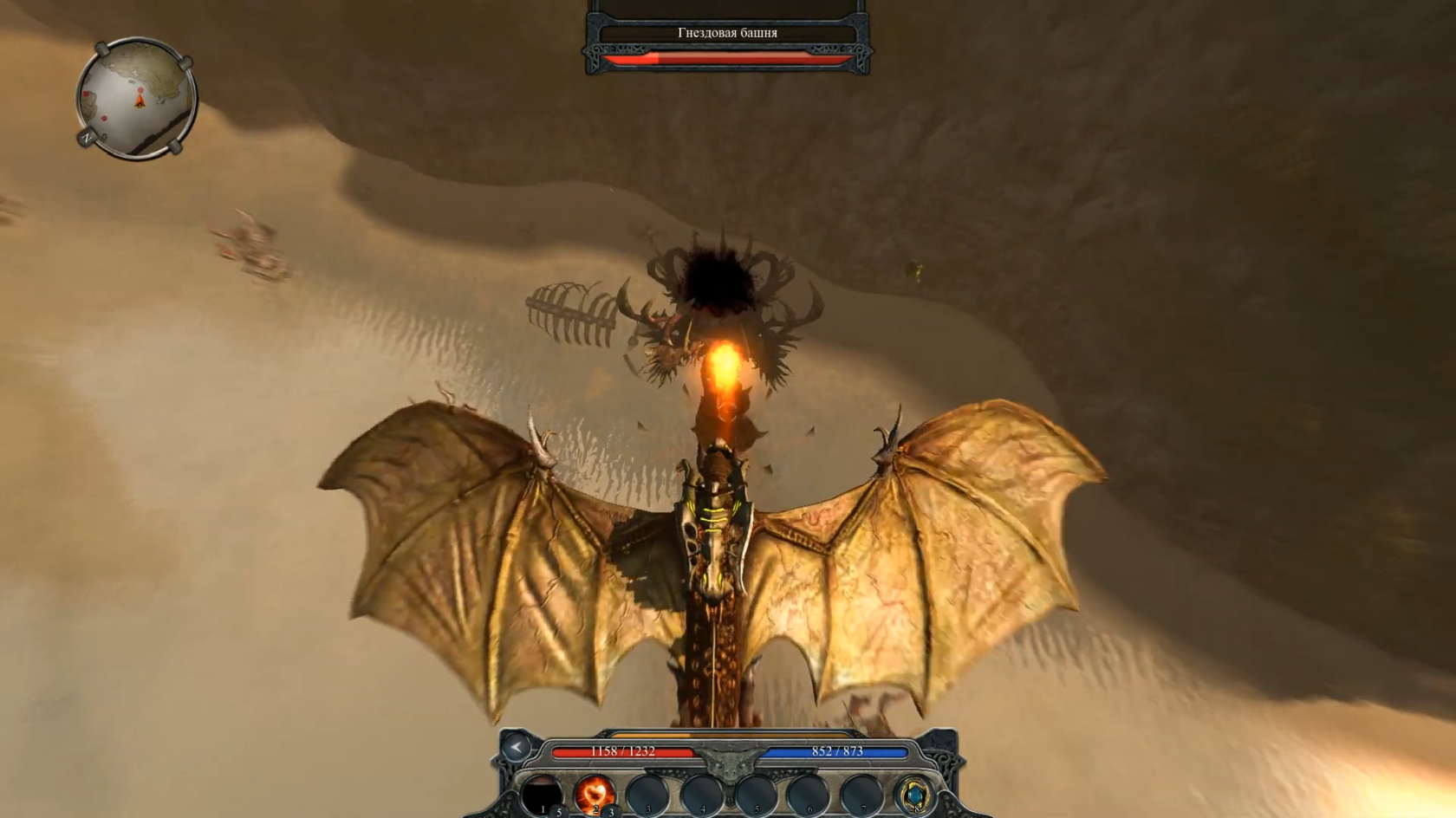1456x818 pixels.
Task: Click the hotbar's left arrow button
Action: point(517,747)
